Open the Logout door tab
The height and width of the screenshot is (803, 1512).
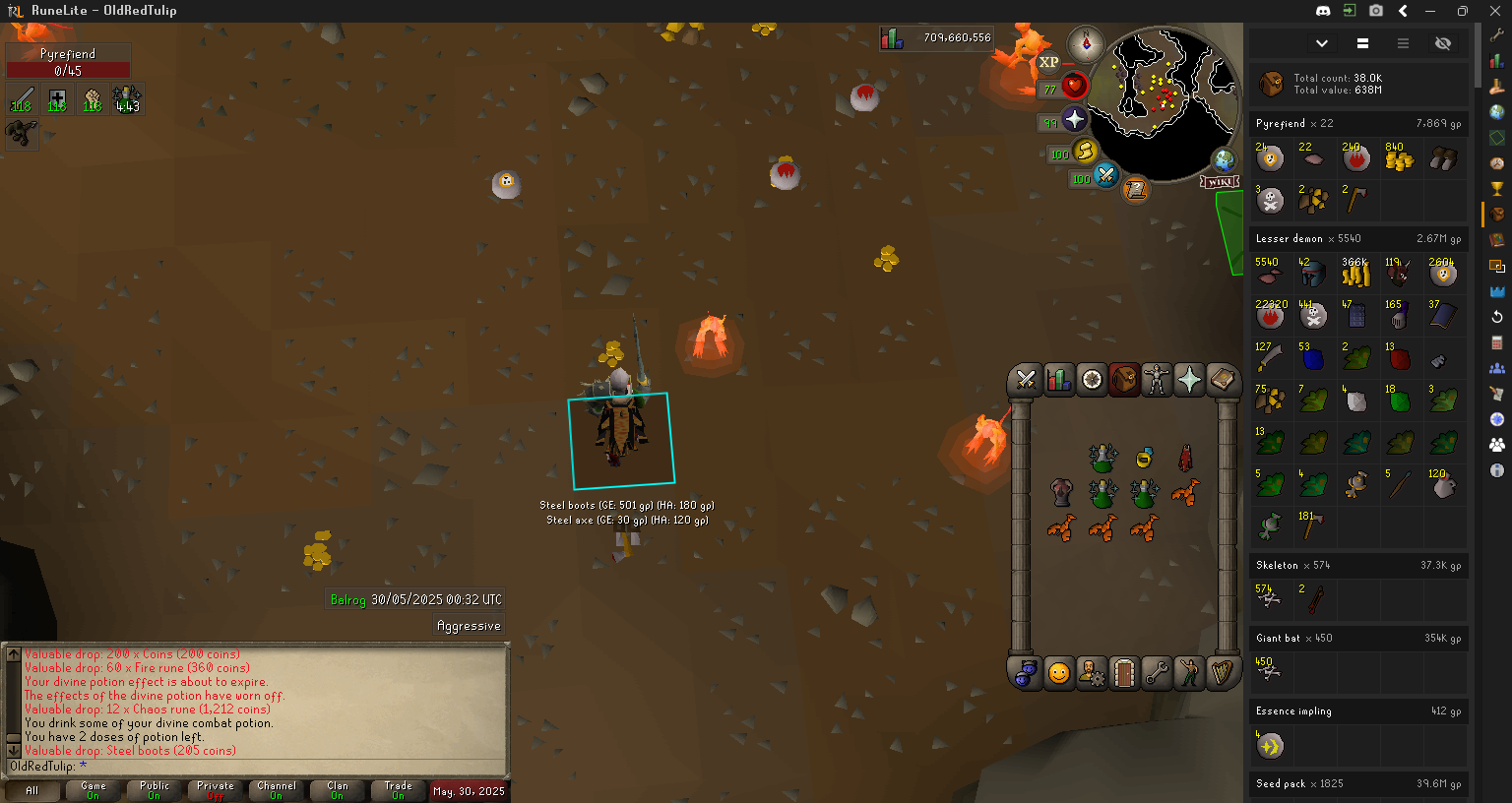[1124, 673]
